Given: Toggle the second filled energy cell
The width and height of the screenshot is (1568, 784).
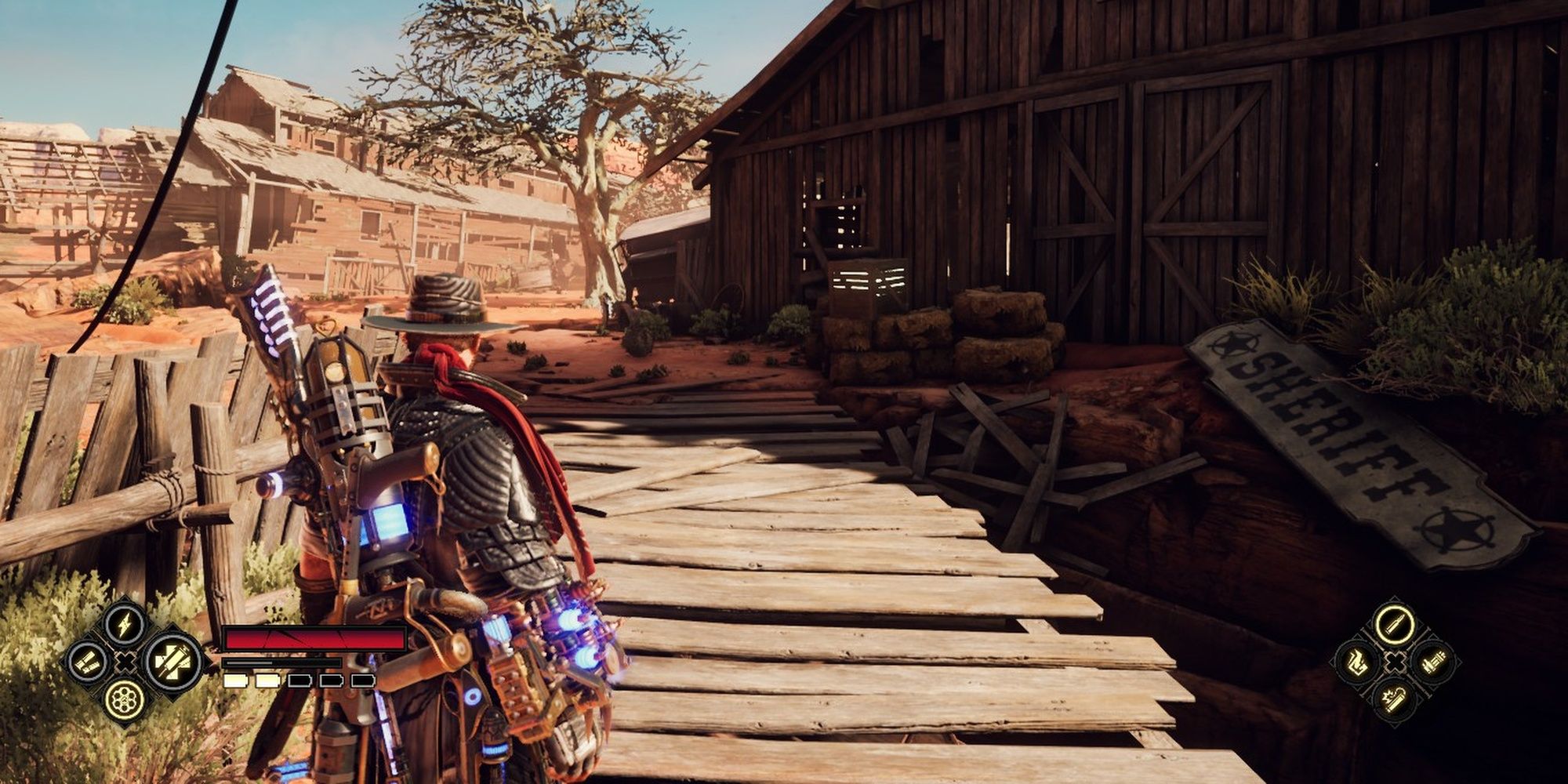Looking at the screenshot, I should pyautogui.click(x=267, y=679).
